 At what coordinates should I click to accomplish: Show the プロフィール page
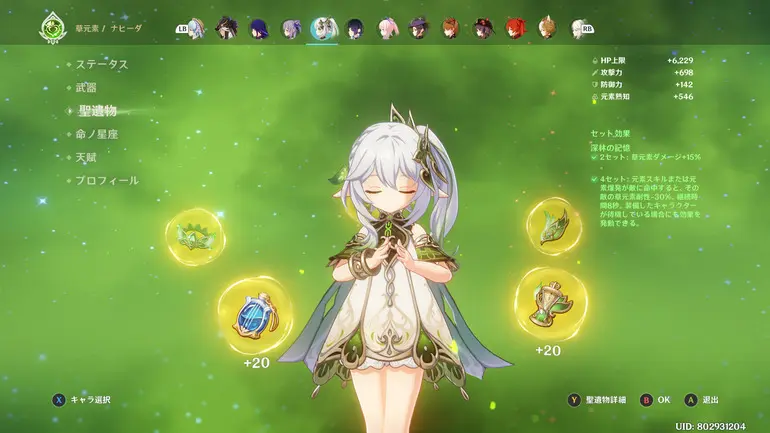point(107,180)
